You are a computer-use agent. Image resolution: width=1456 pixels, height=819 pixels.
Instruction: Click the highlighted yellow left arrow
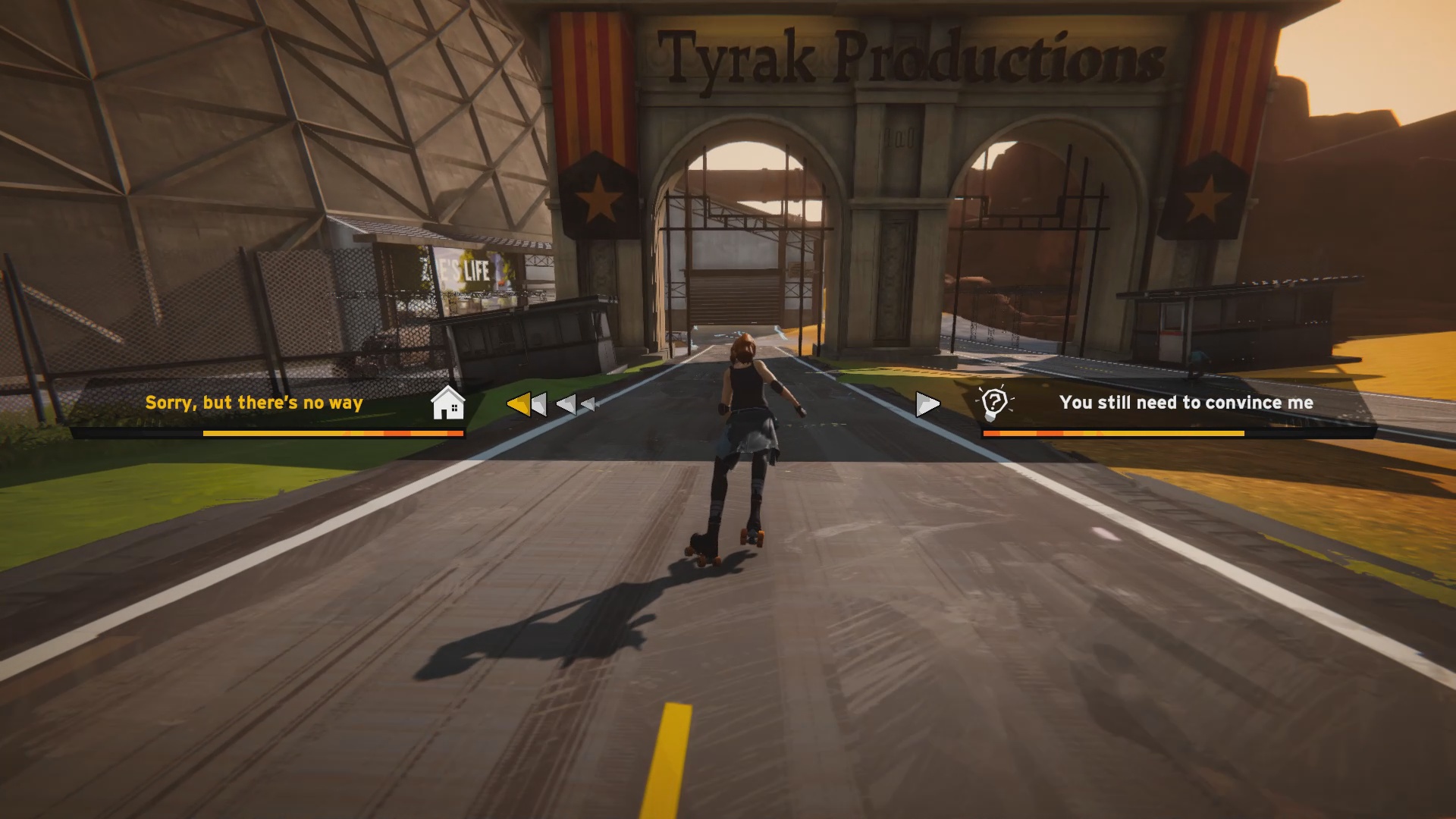(520, 404)
